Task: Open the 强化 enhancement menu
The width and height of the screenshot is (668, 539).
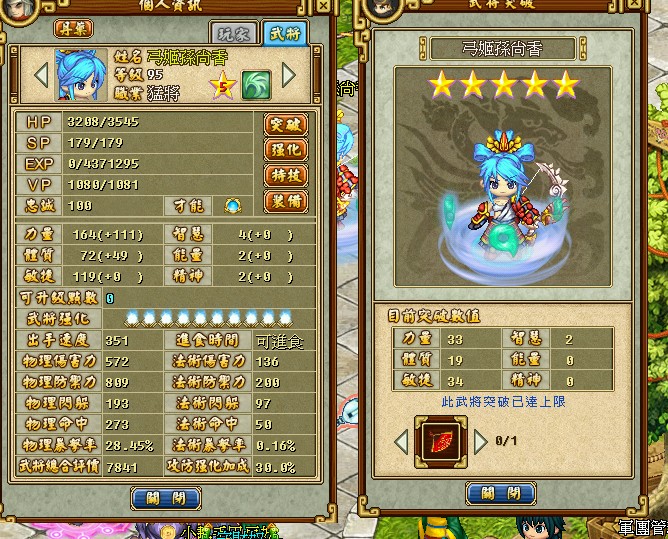Action: pyautogui.click(x=285, y=150)
